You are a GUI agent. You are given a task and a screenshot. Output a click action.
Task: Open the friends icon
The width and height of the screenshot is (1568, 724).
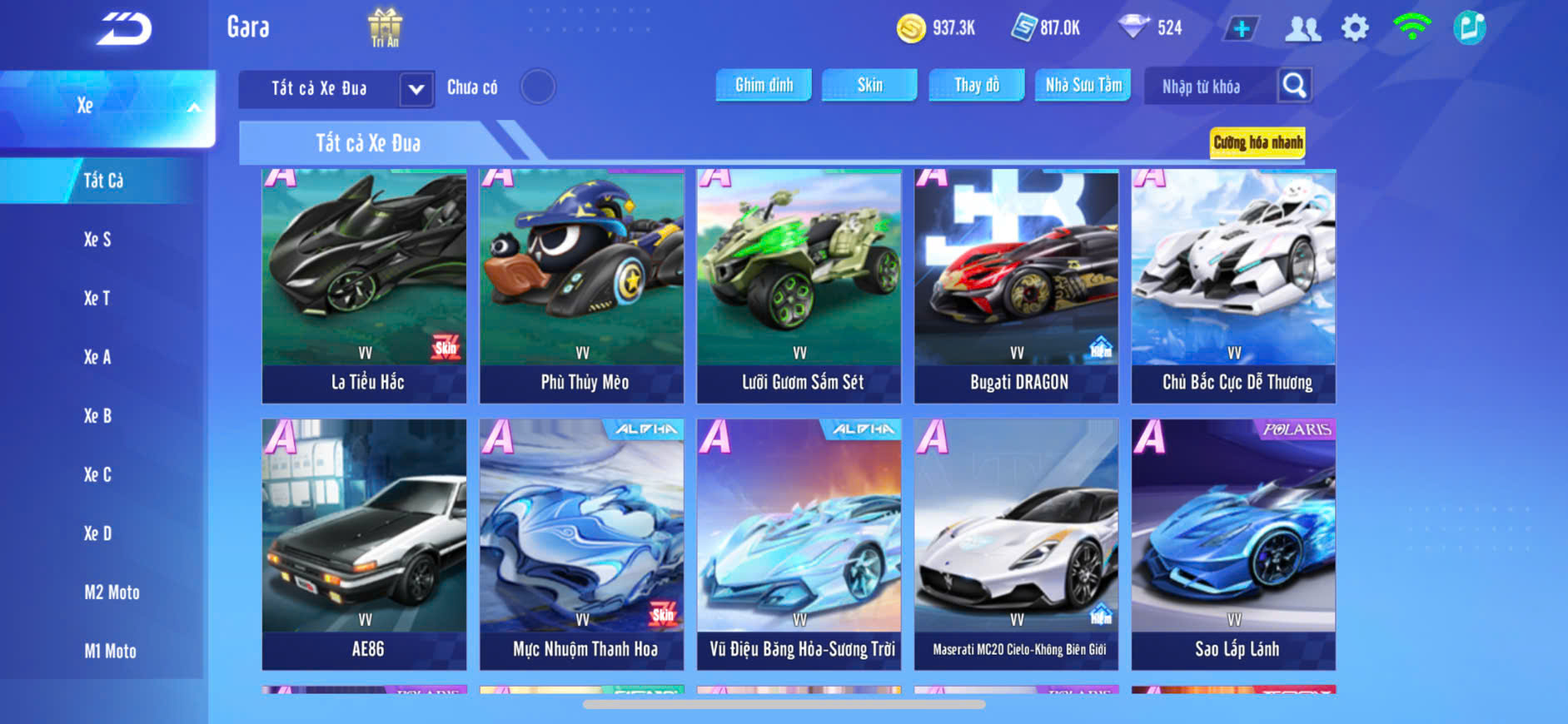pos(1302,28)
